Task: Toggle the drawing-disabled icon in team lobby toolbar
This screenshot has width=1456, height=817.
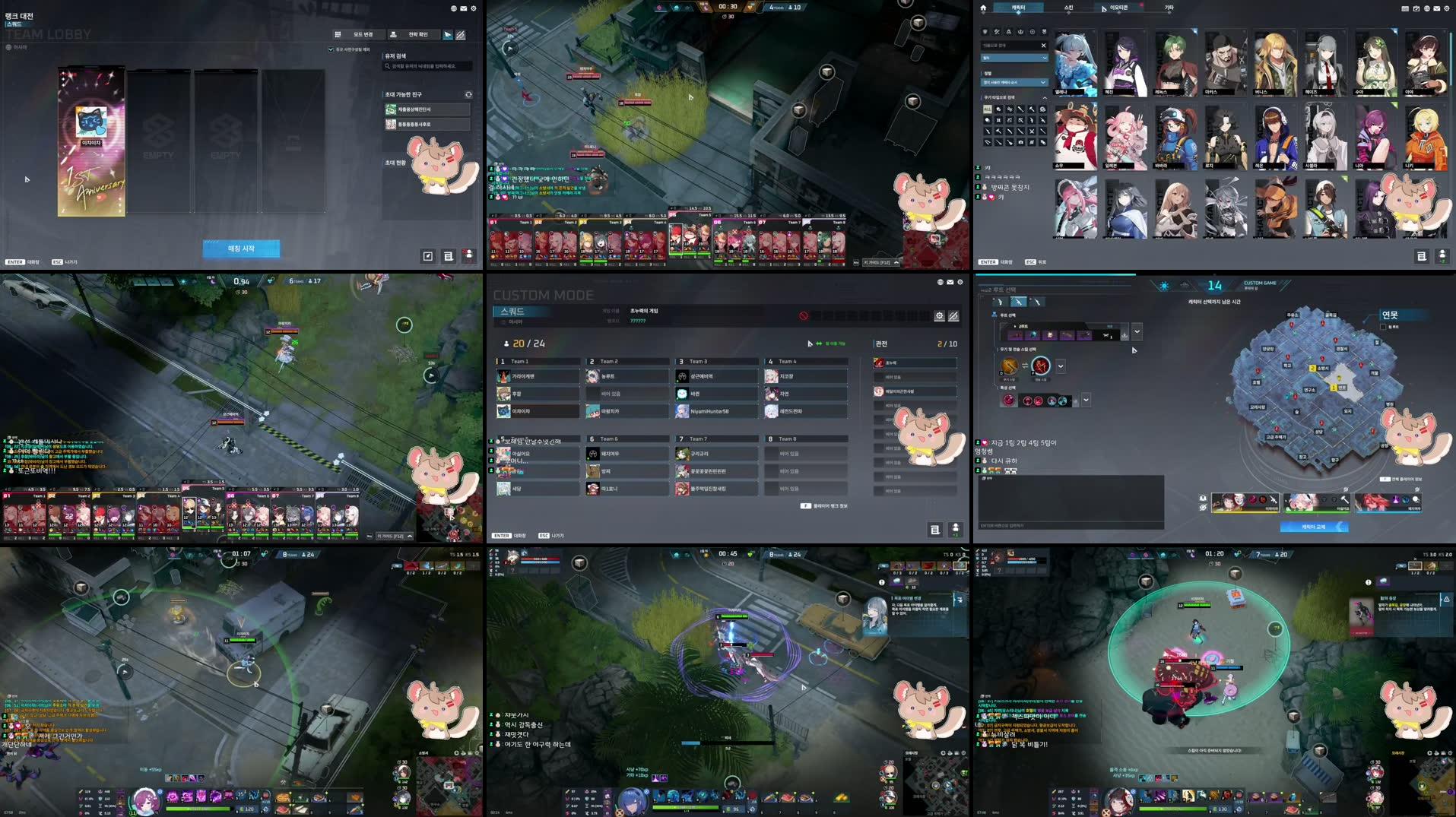Action: click(x=460, y=35)
